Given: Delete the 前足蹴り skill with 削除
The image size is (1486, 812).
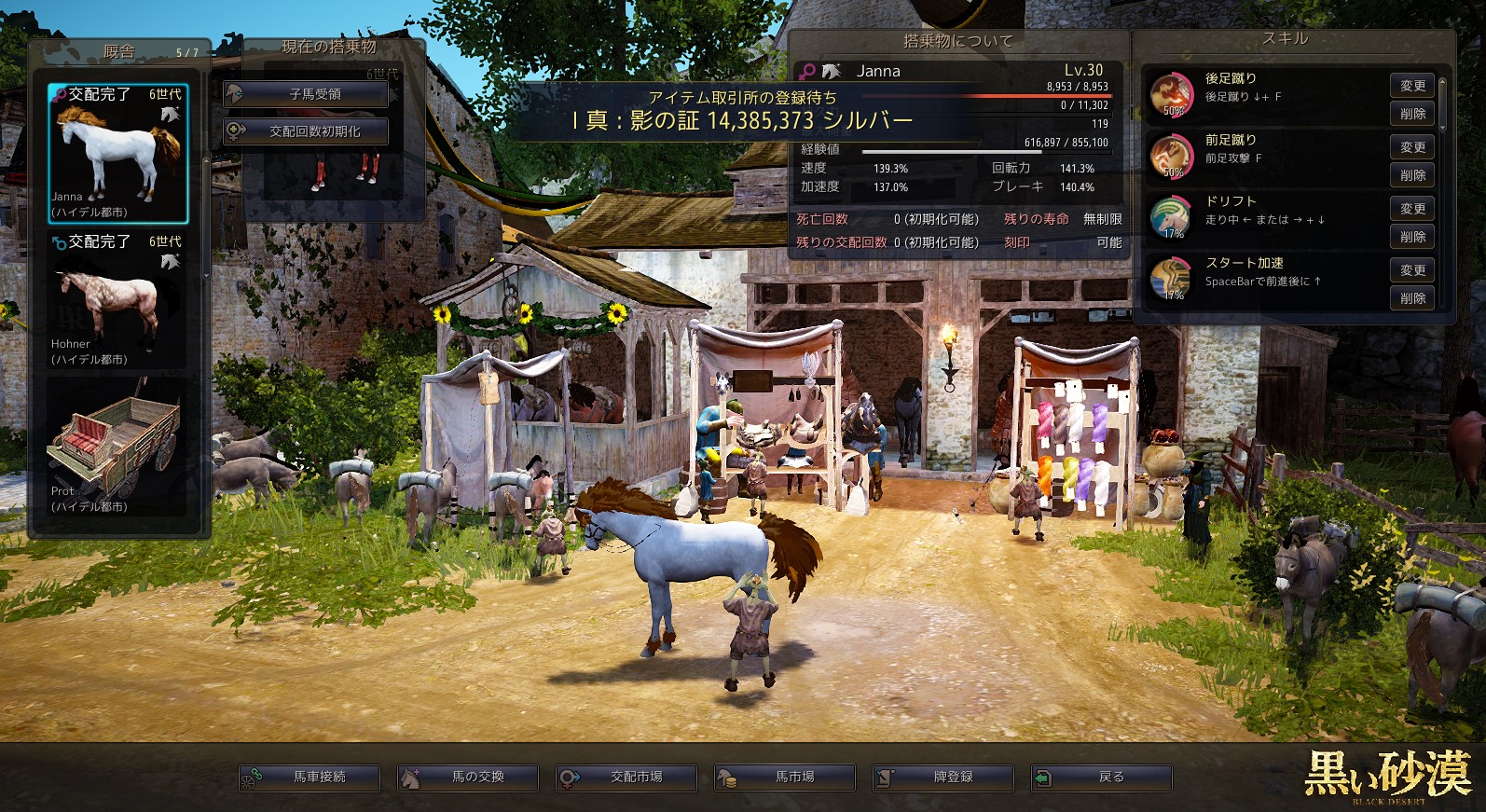Looking at the screenshot, I should coord(1412,175).
